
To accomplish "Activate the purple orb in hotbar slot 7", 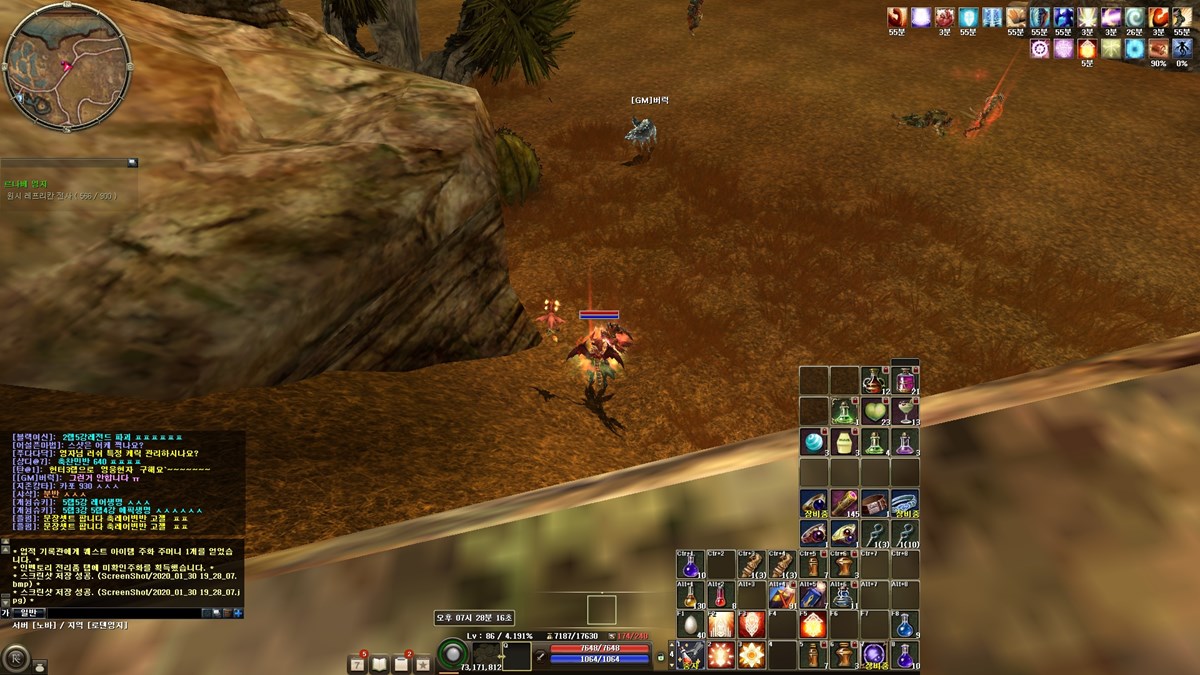I will (x=874, y=655).
